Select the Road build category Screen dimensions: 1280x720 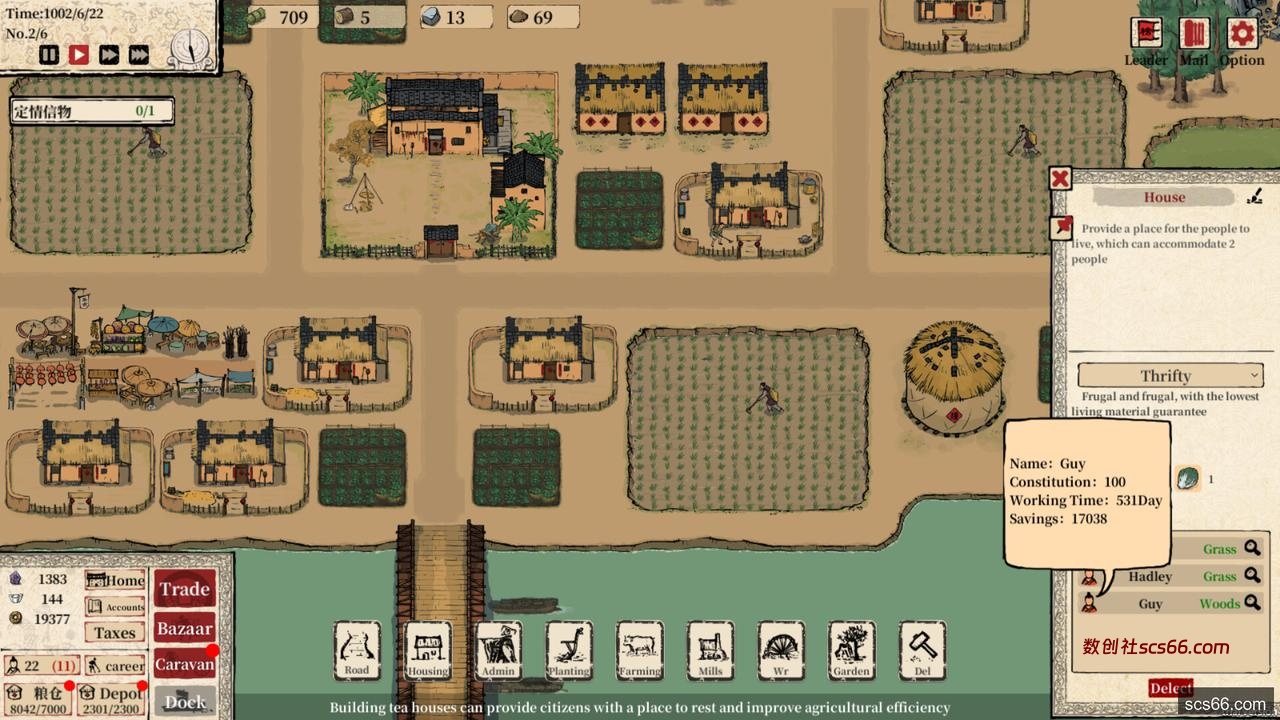coord(357,651)
